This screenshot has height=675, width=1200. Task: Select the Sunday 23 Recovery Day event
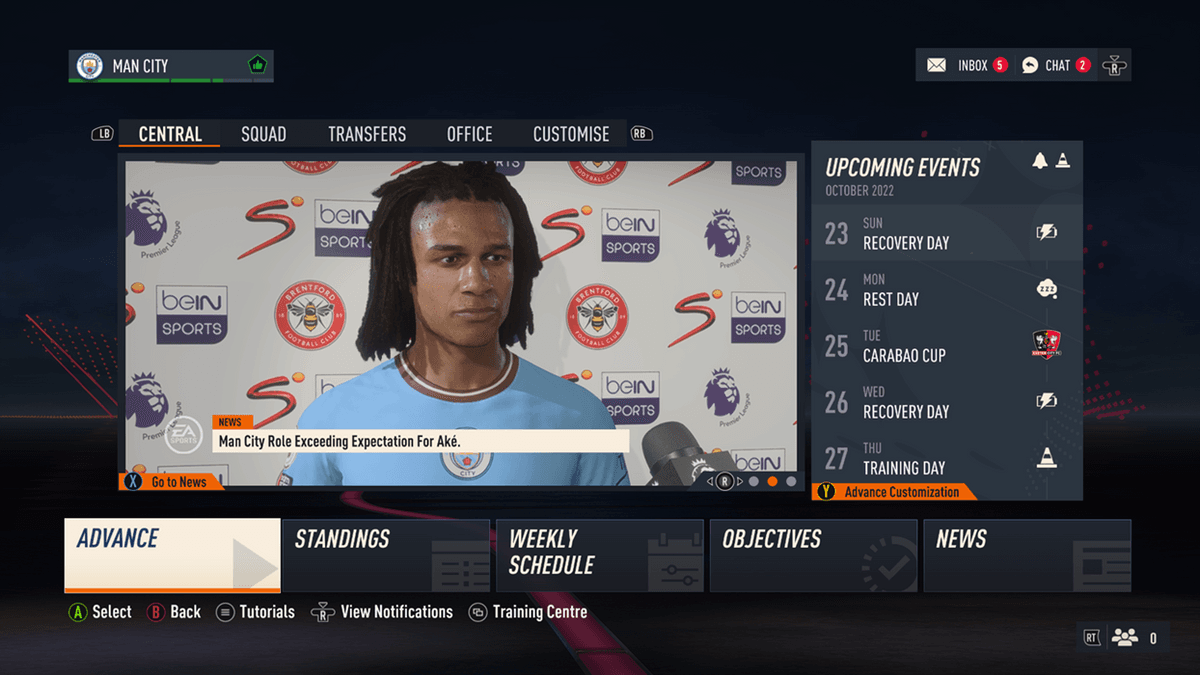[x=946, y=233]
